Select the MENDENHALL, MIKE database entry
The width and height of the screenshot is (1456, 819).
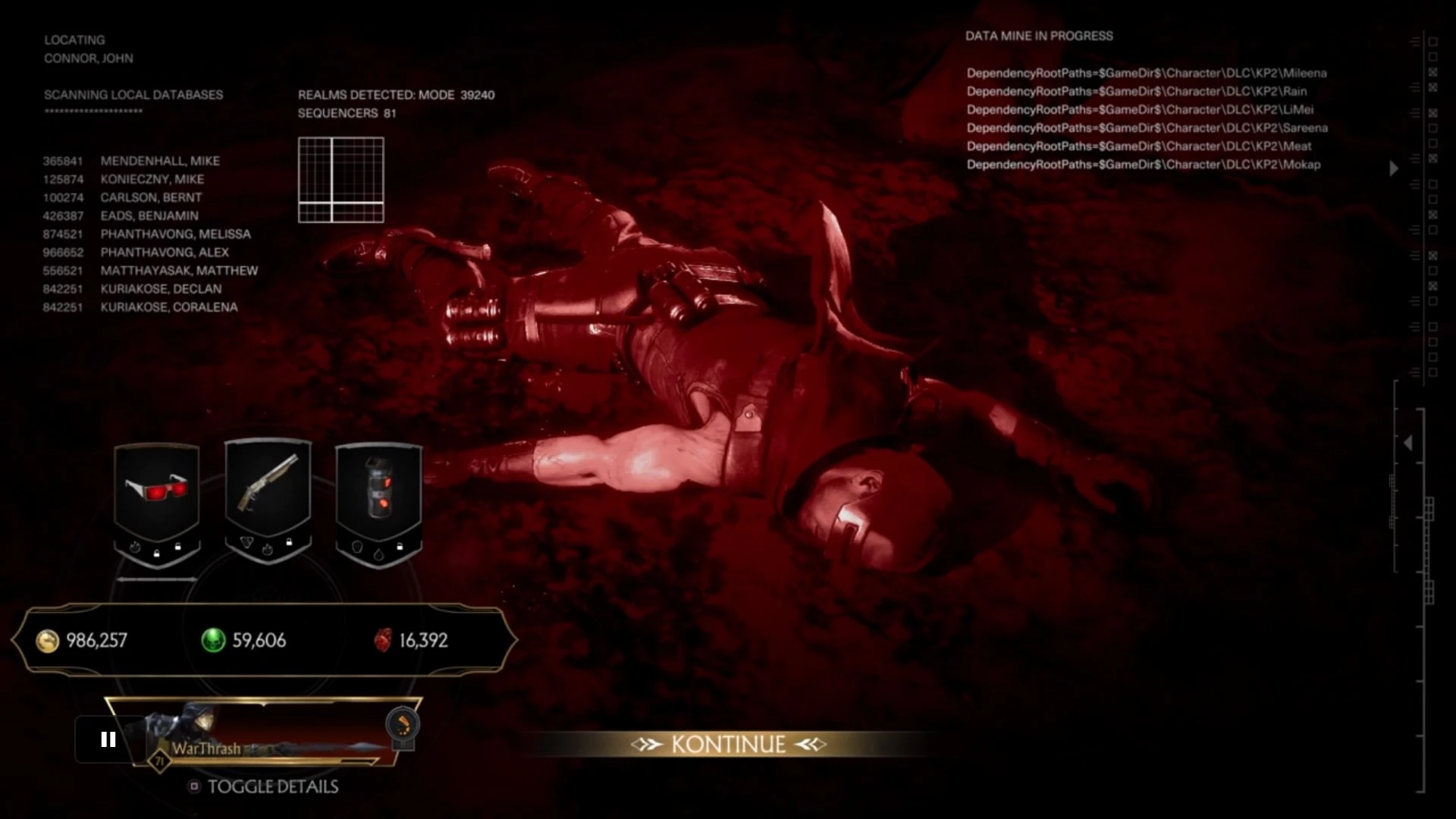(x=160, y=161)
